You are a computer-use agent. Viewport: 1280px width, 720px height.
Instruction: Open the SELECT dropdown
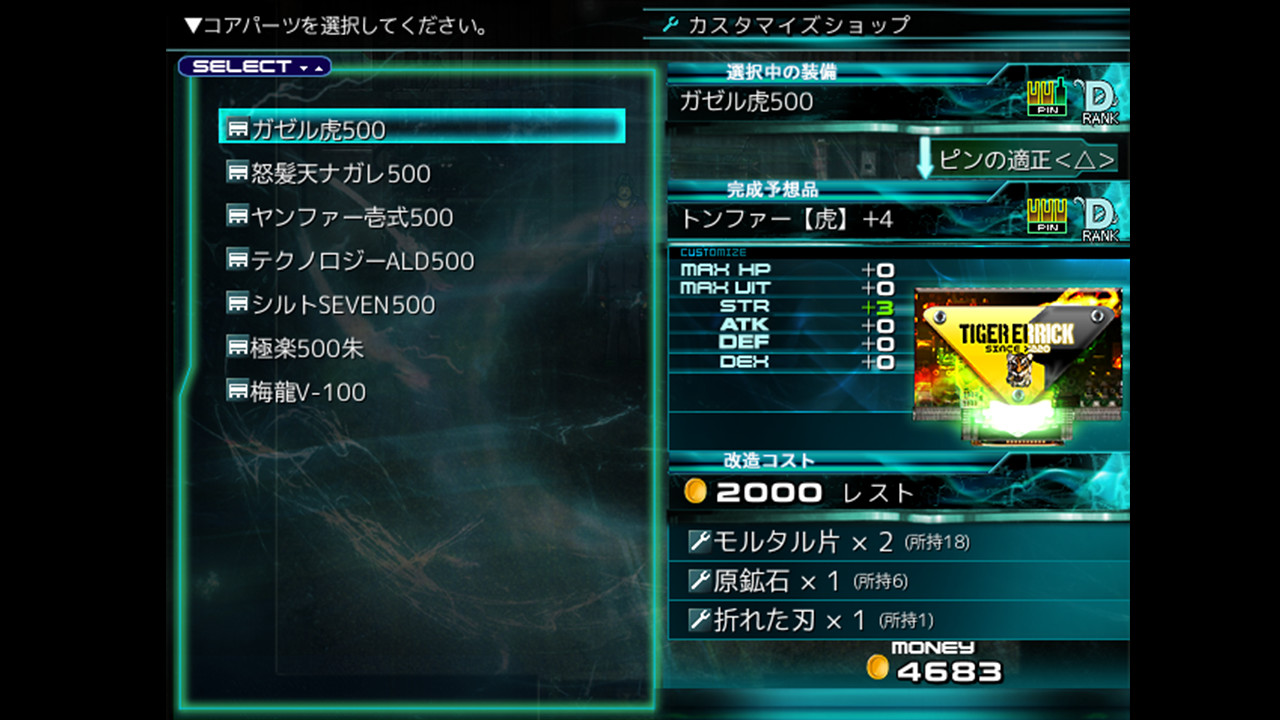pyautogui.click(x=253, y=66)
